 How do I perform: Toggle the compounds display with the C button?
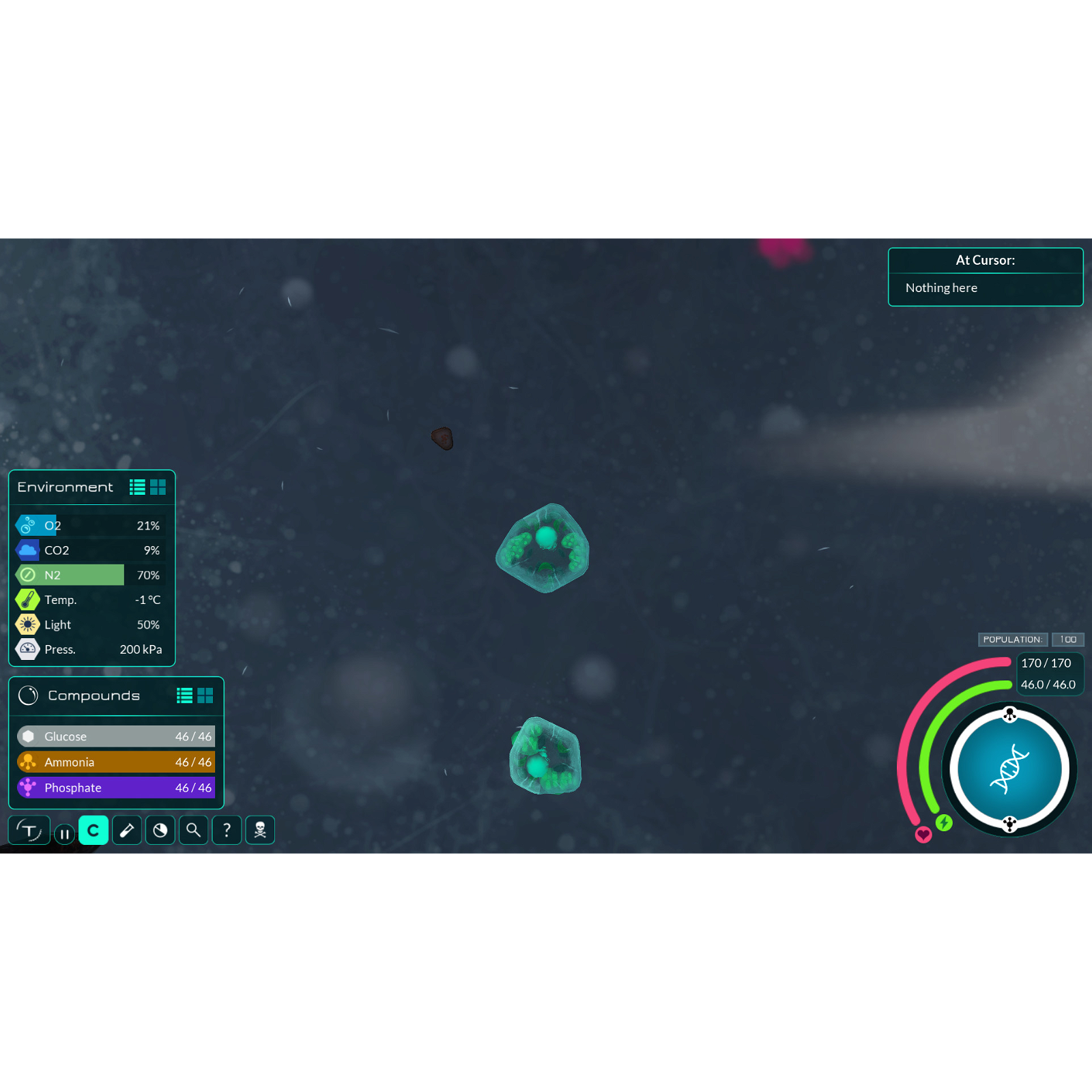point(94,830)
